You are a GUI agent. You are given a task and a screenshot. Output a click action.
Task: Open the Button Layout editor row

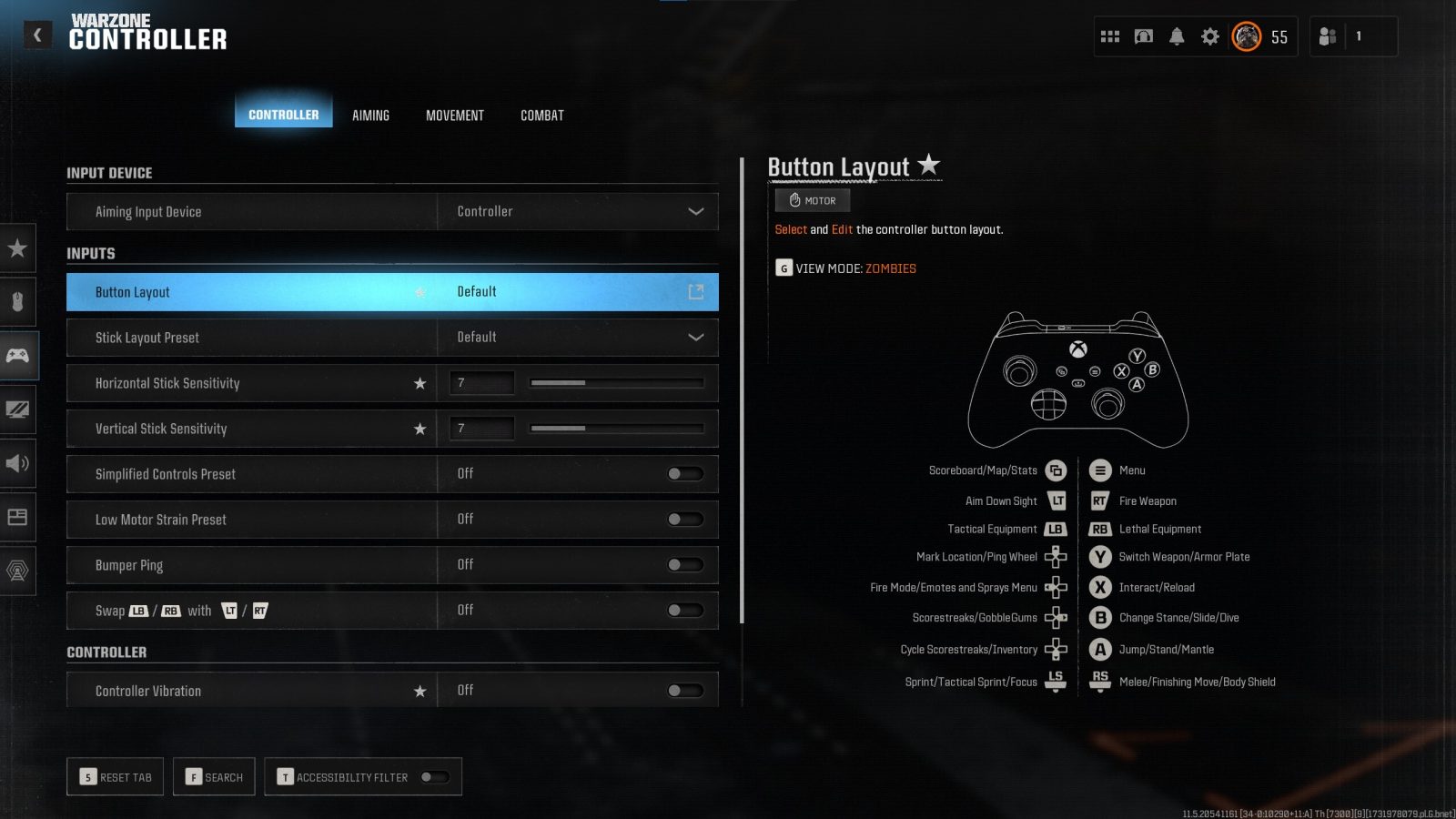[392, 292]
